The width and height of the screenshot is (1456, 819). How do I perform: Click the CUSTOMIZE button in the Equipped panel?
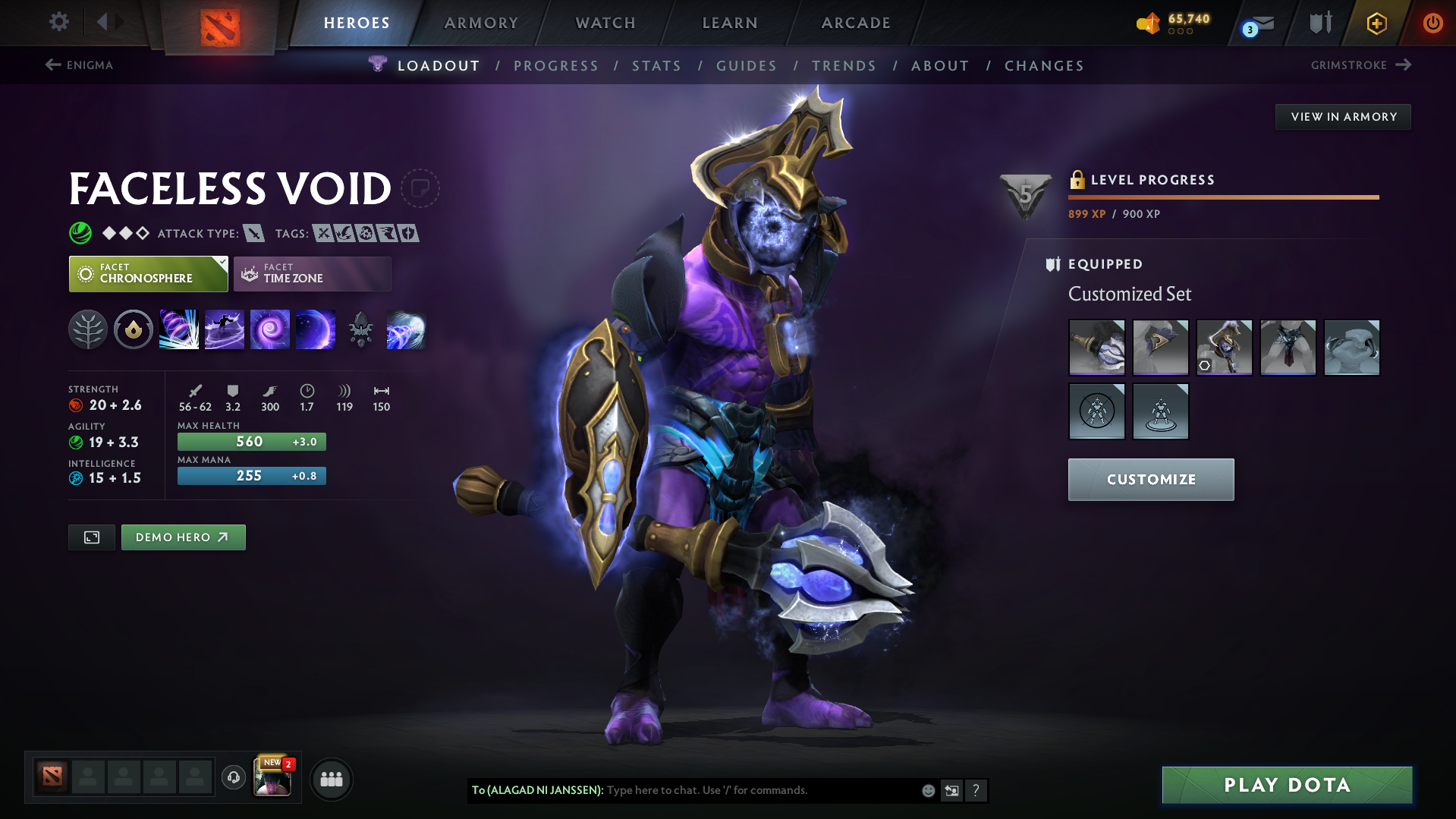click(1150, 479)
